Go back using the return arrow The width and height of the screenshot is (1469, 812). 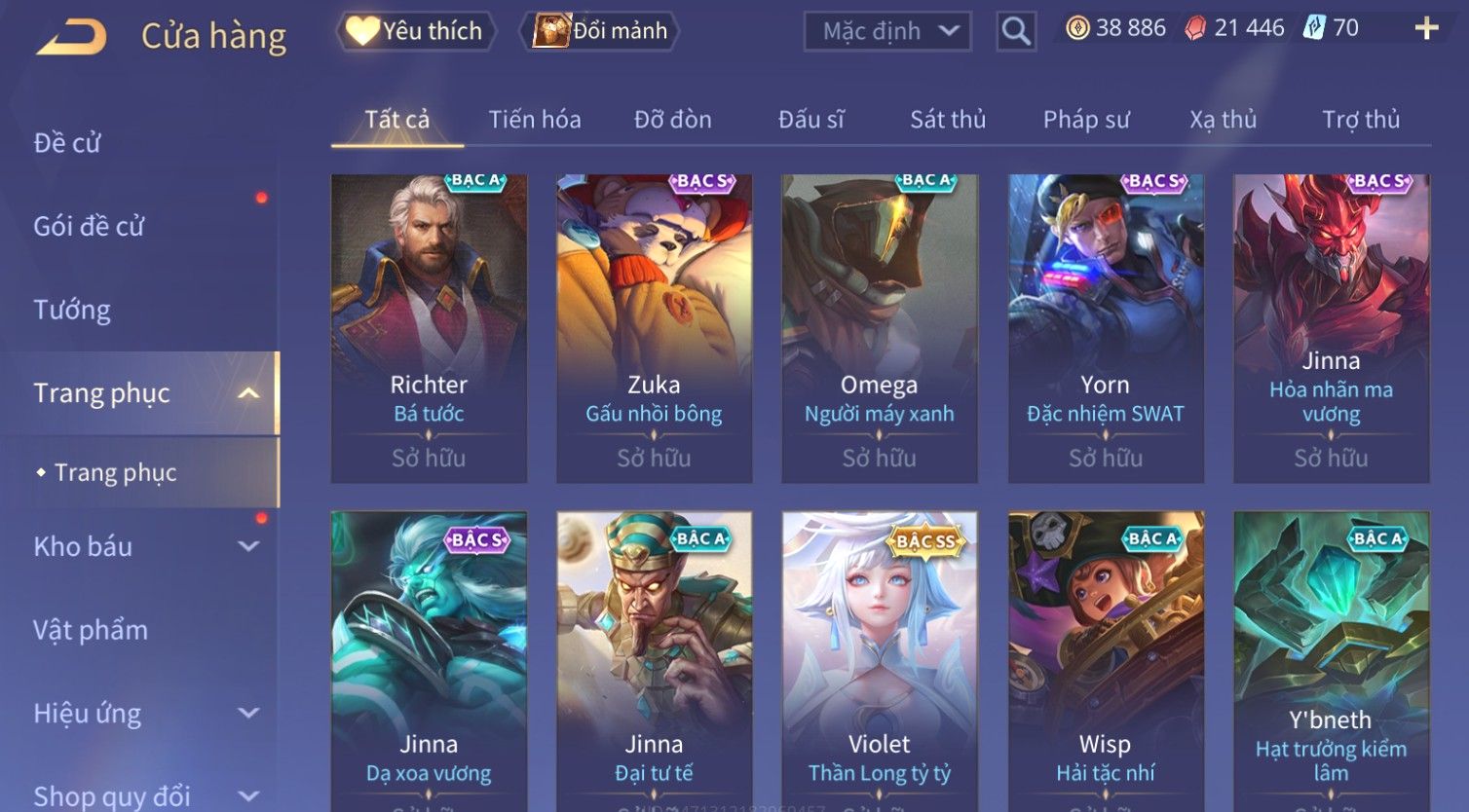(71, 37)
